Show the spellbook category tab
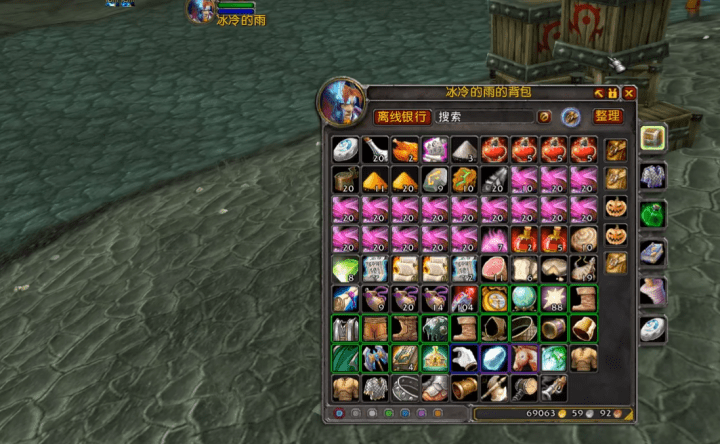Image resolution: width=720 pixels, height=444 pixels. 653,252
